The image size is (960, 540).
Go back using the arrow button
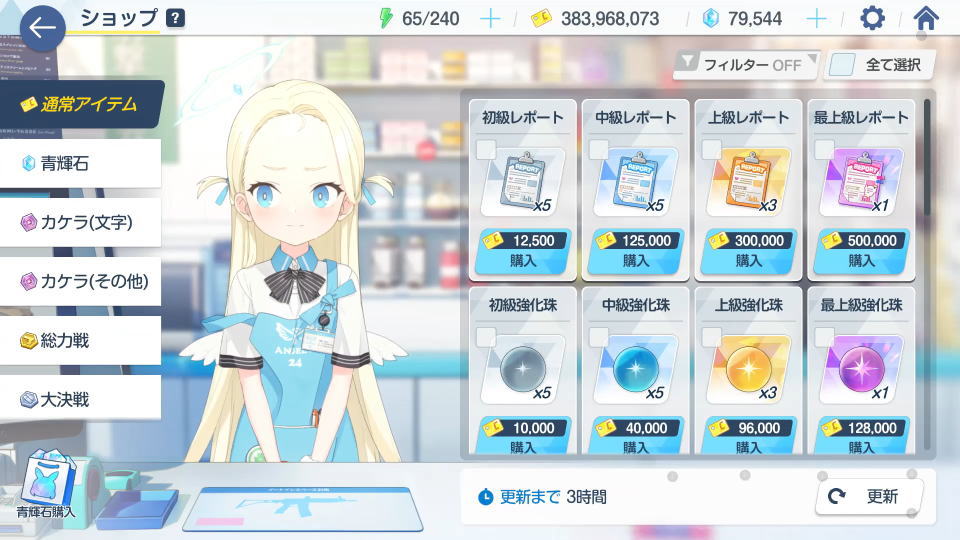coord(42,28)
